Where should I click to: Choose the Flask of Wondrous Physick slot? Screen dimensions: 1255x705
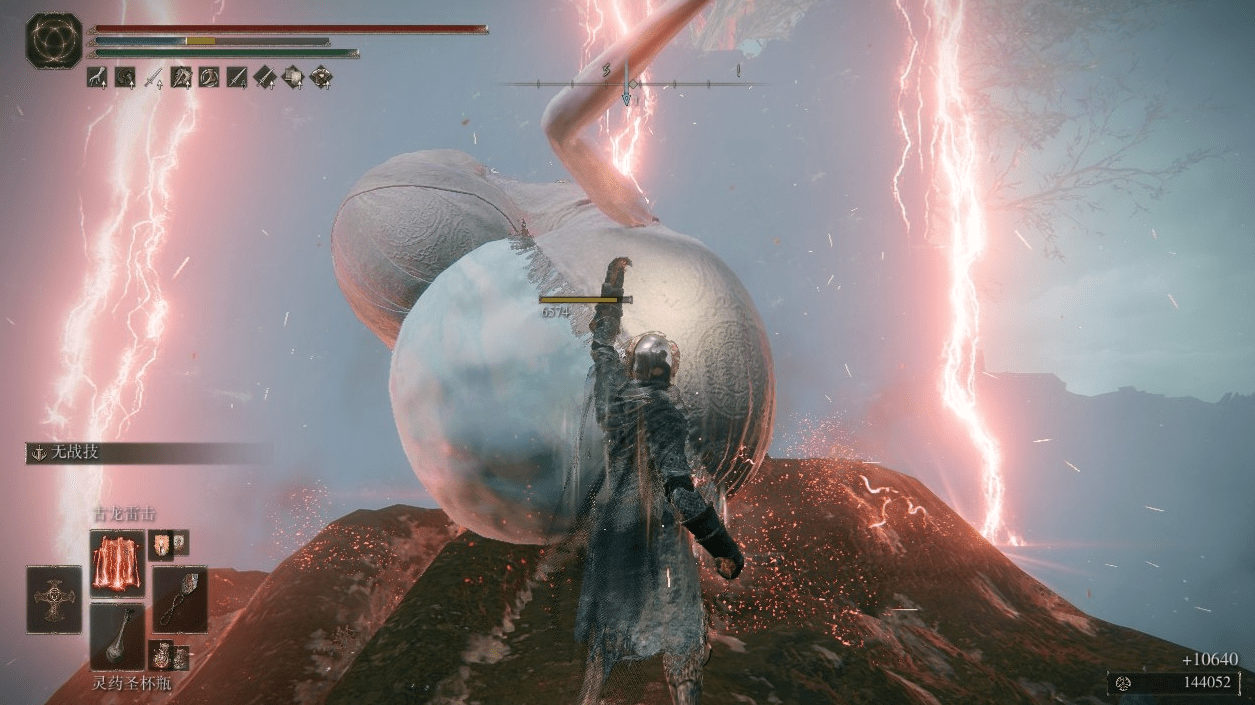pyautogui.click(x=117, y=635)
